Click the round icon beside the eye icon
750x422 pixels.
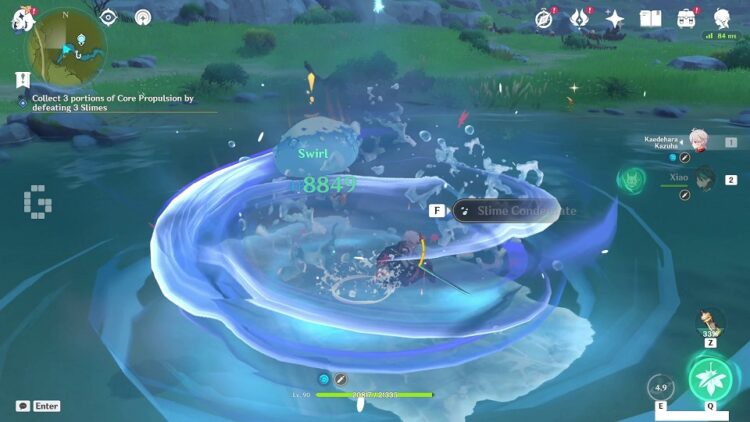143,17
